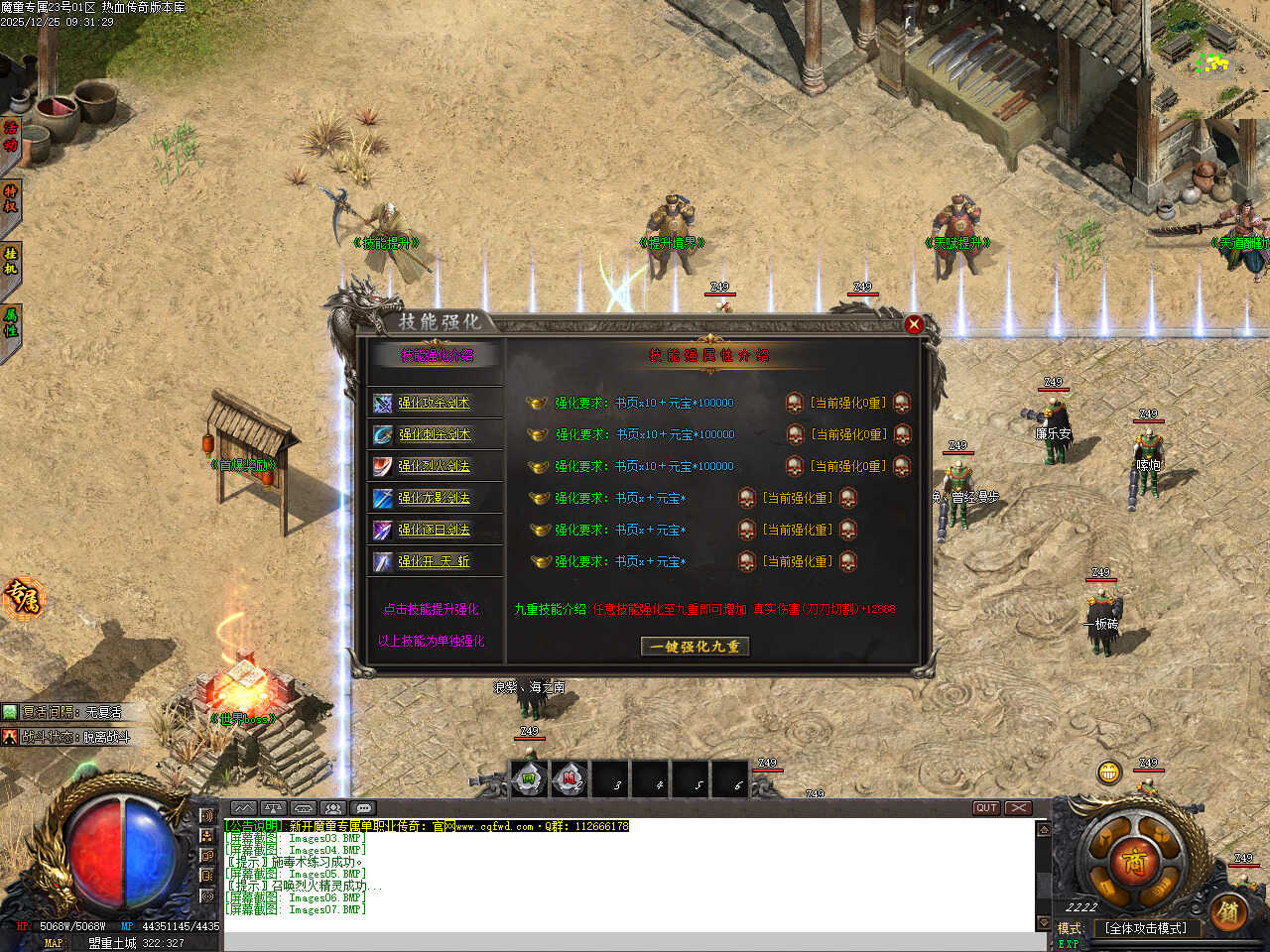Open the 属性 attributes side tab

pyautogui.click(x=10, y=322)
